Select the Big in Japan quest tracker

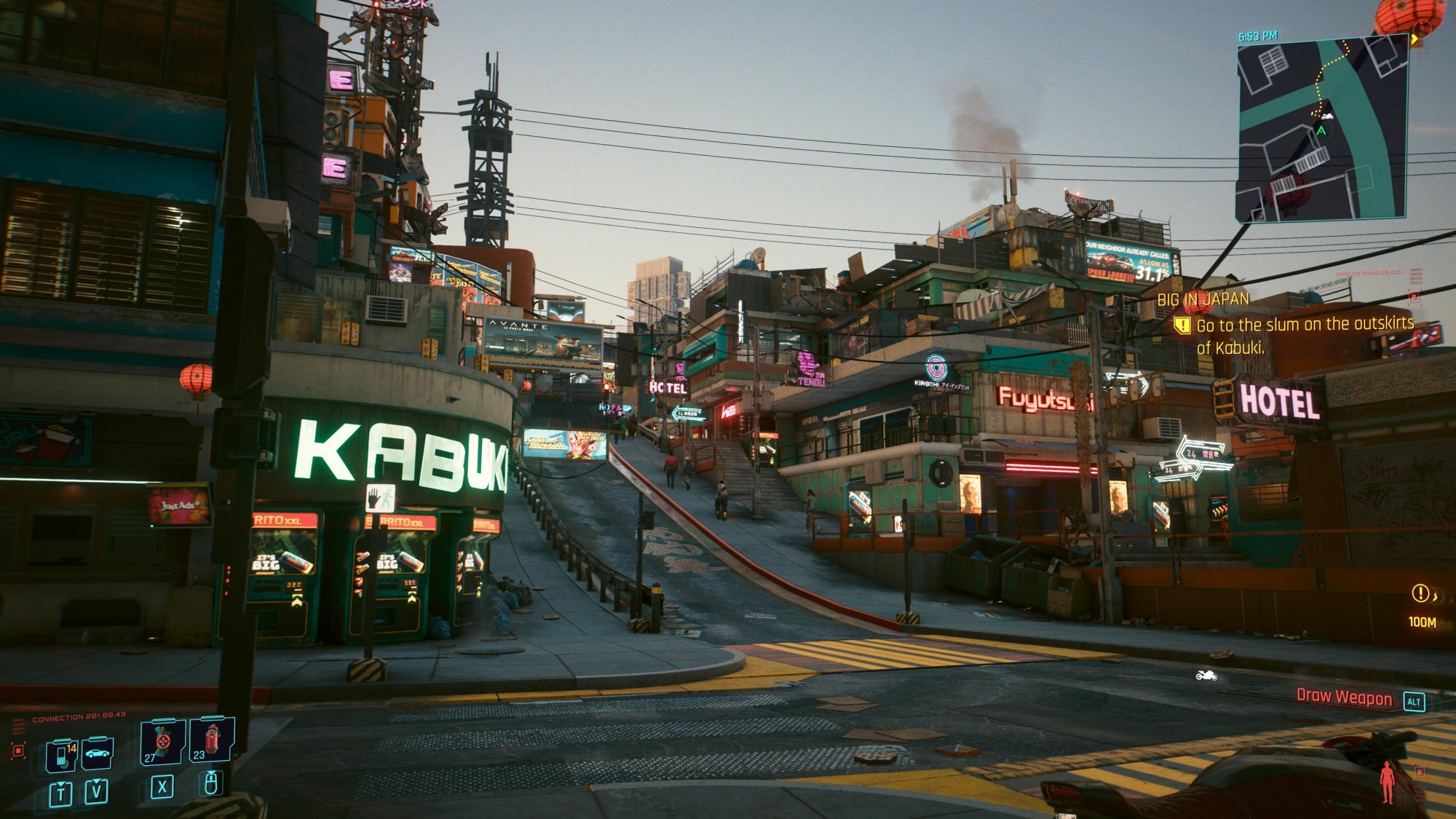click(1203, 298)
